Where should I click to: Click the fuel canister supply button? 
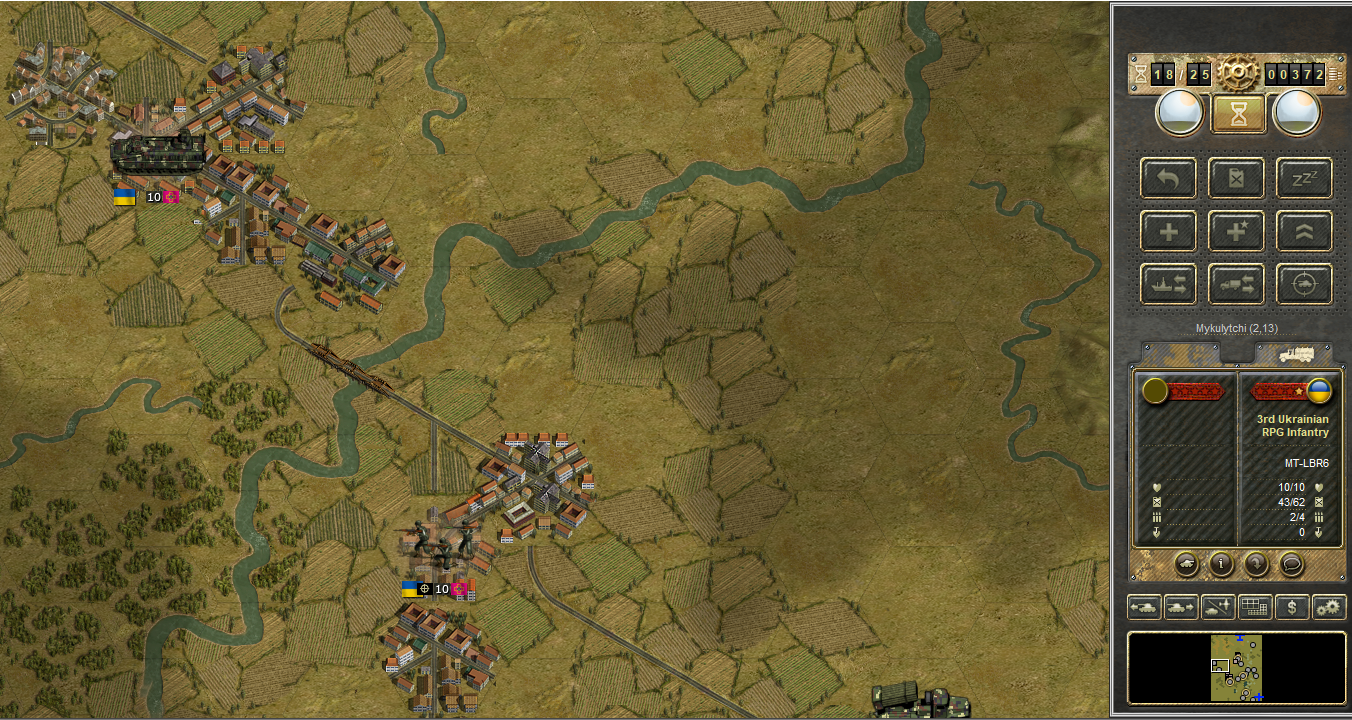coord(1236,179)
